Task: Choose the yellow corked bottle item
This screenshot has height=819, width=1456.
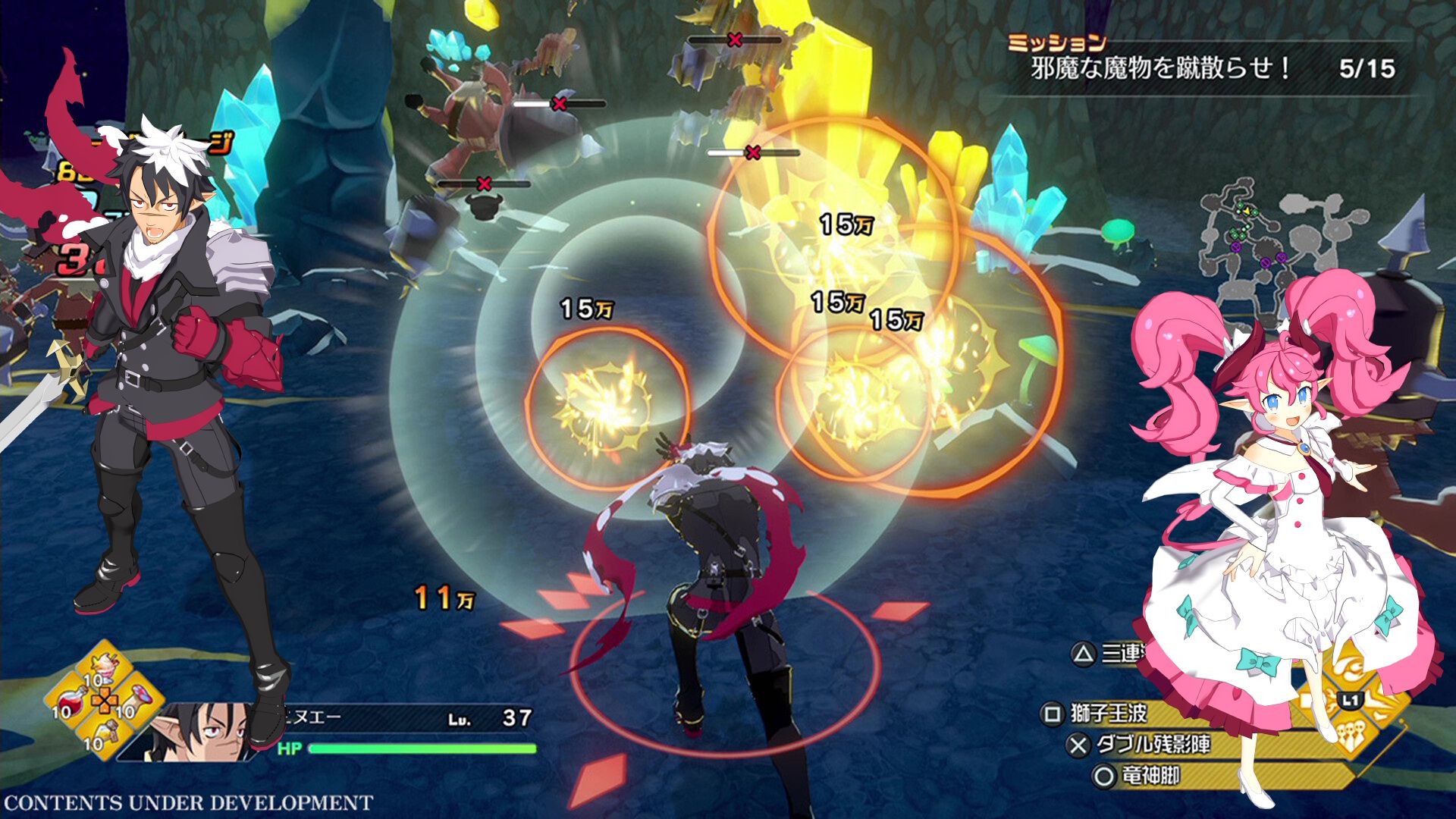Action: [106, 734]
